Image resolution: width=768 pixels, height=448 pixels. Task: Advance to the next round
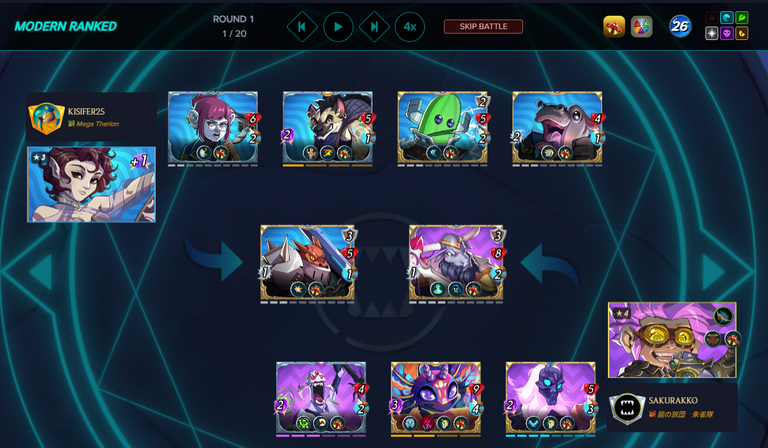[x=374, y=26]
